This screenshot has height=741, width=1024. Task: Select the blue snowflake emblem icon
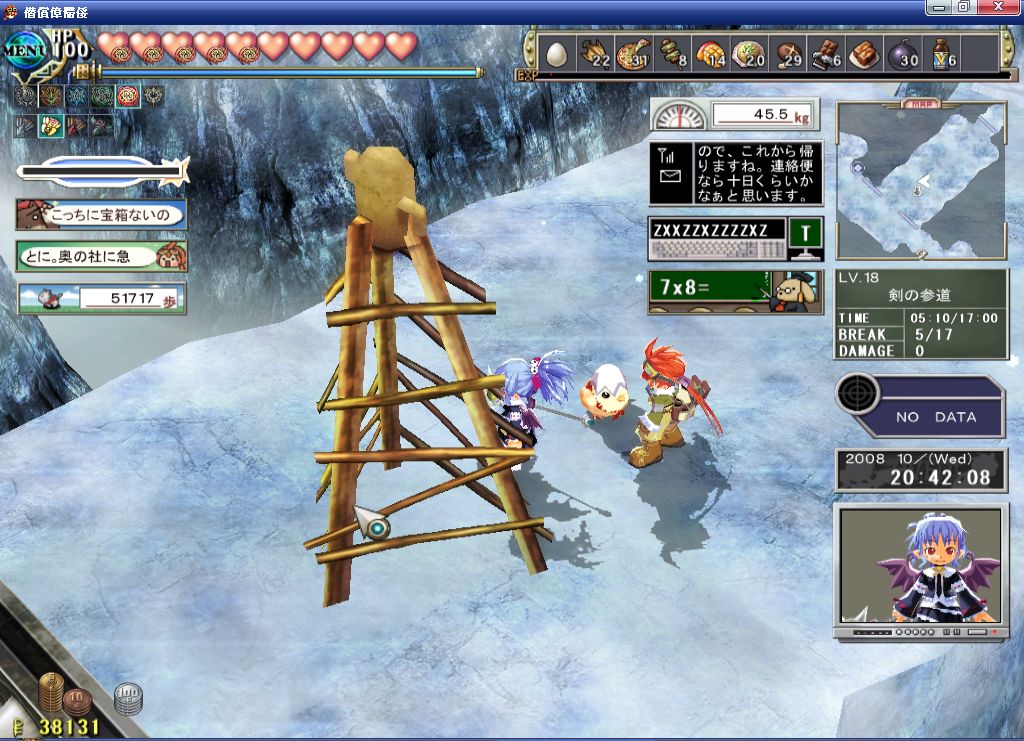tap(75, 96)
